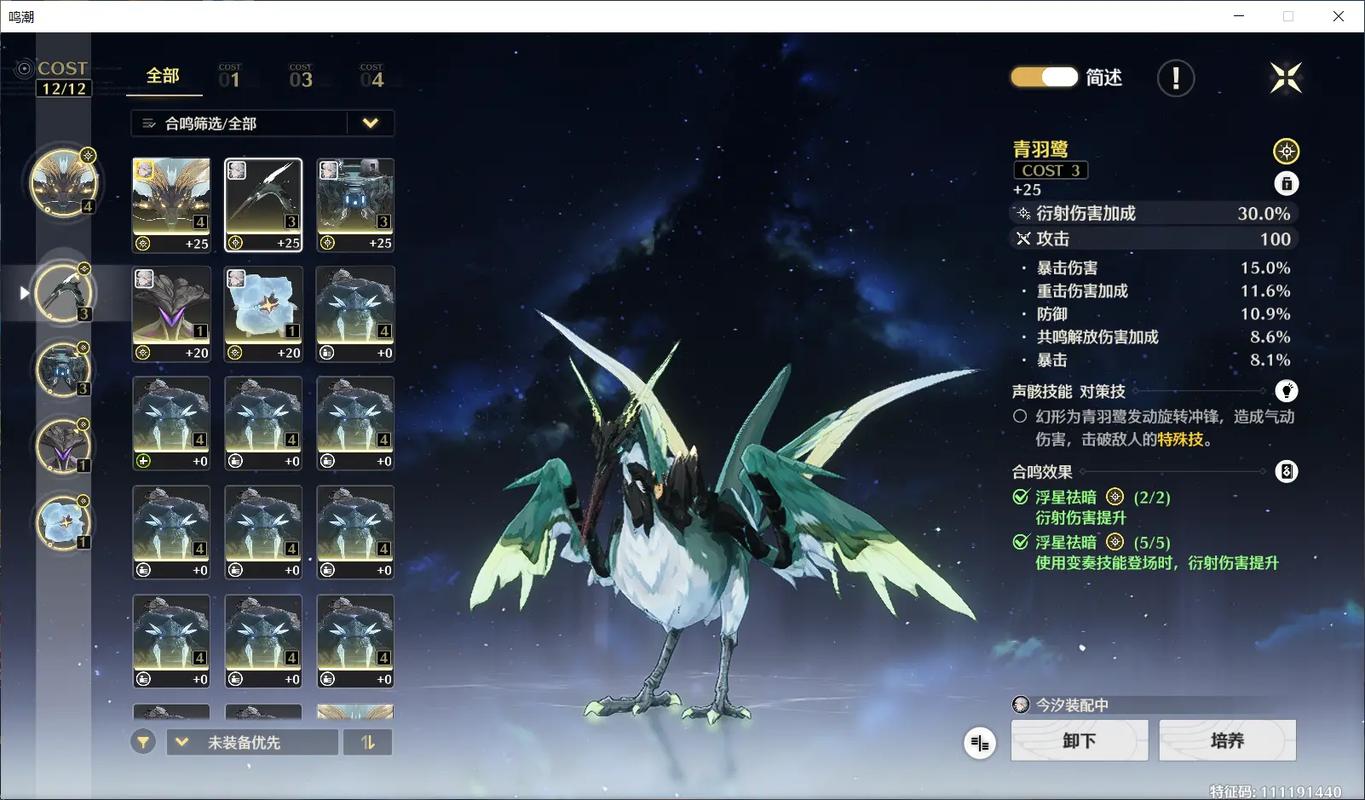Image resolution: width=1365 pixels, height=800 pixels.
Task: Select the sonata attribute icon beside 青羽鹭
Action: pos(1286,150)
